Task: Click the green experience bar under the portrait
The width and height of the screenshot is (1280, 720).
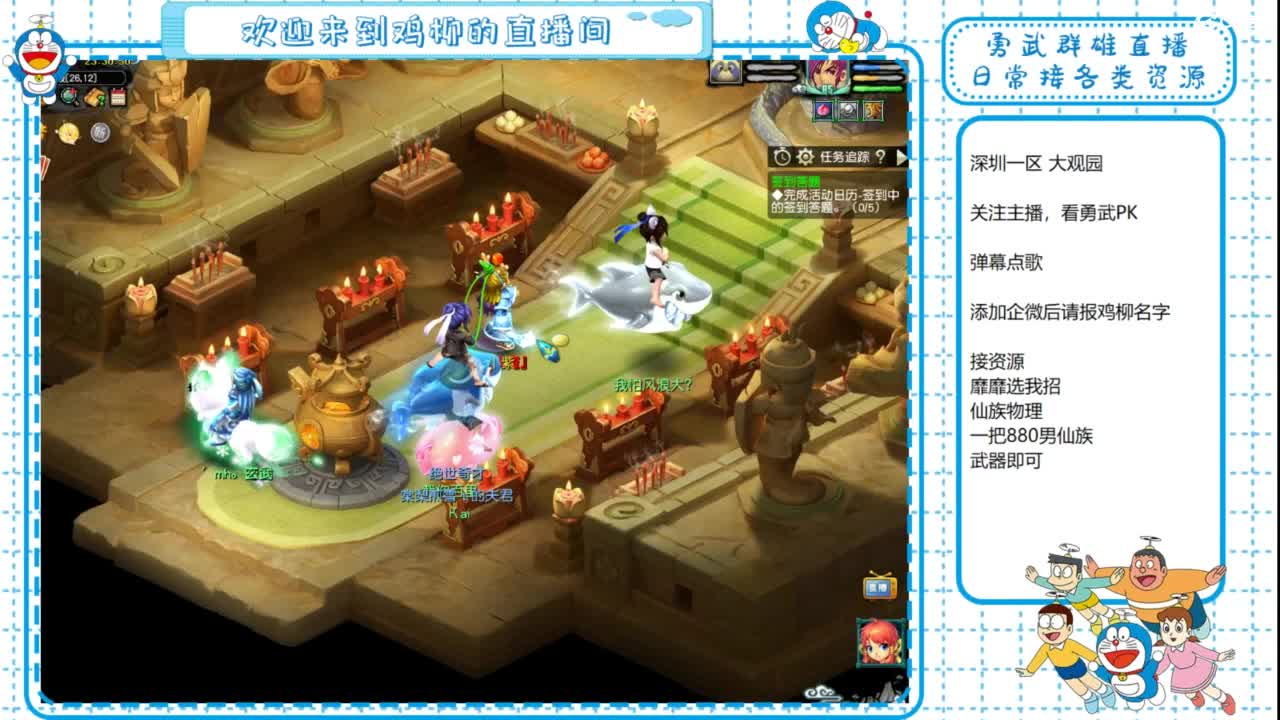Action: pyautogui.click(x=876, y=89)
